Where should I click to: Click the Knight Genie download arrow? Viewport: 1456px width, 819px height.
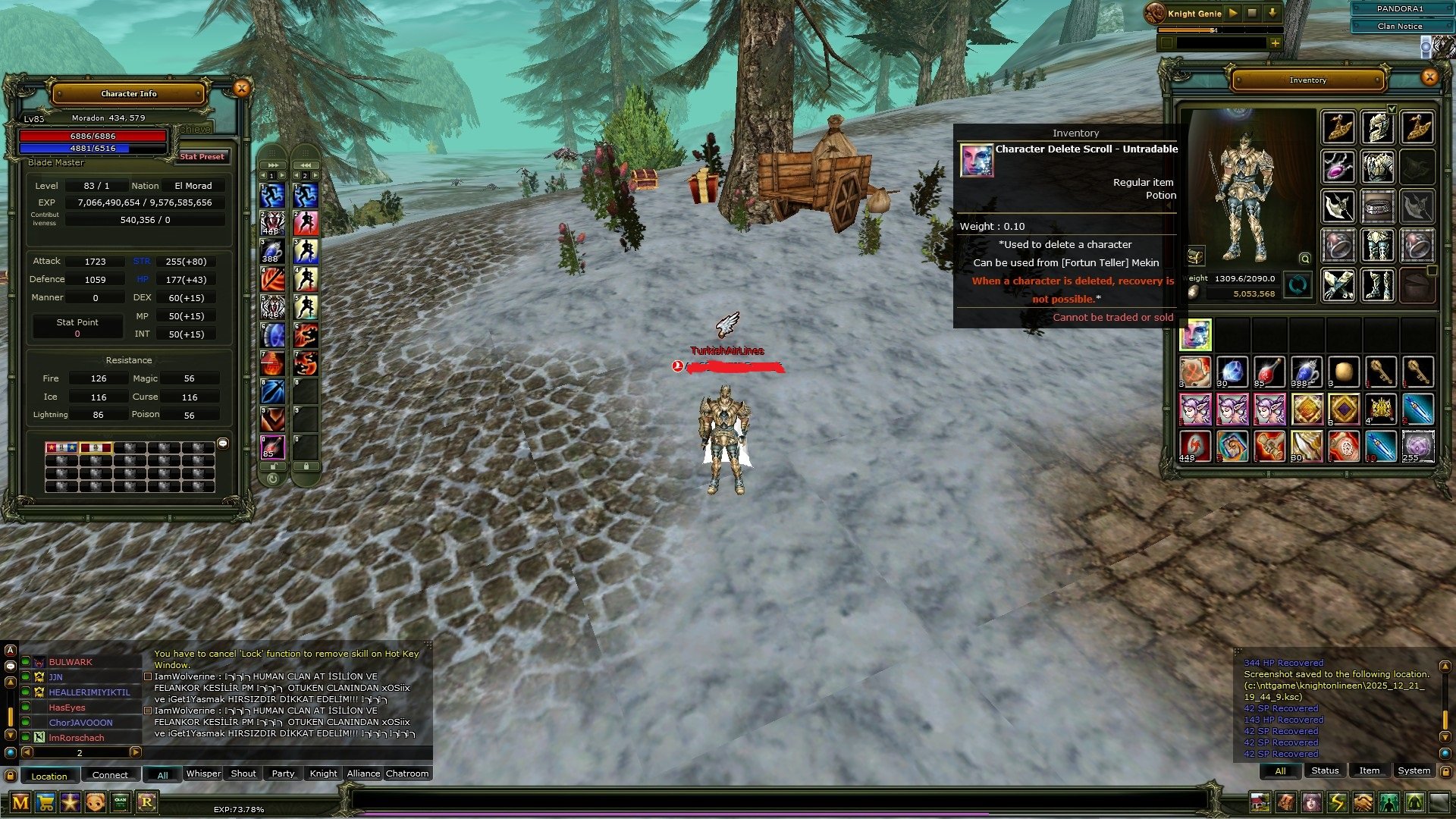[1272, 13]
